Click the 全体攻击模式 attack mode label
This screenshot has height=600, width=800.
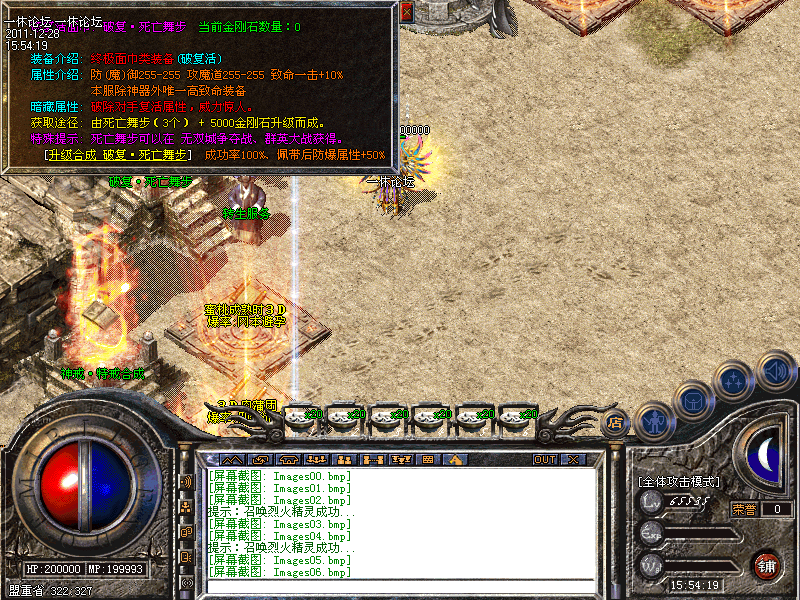tap(678, 482)
